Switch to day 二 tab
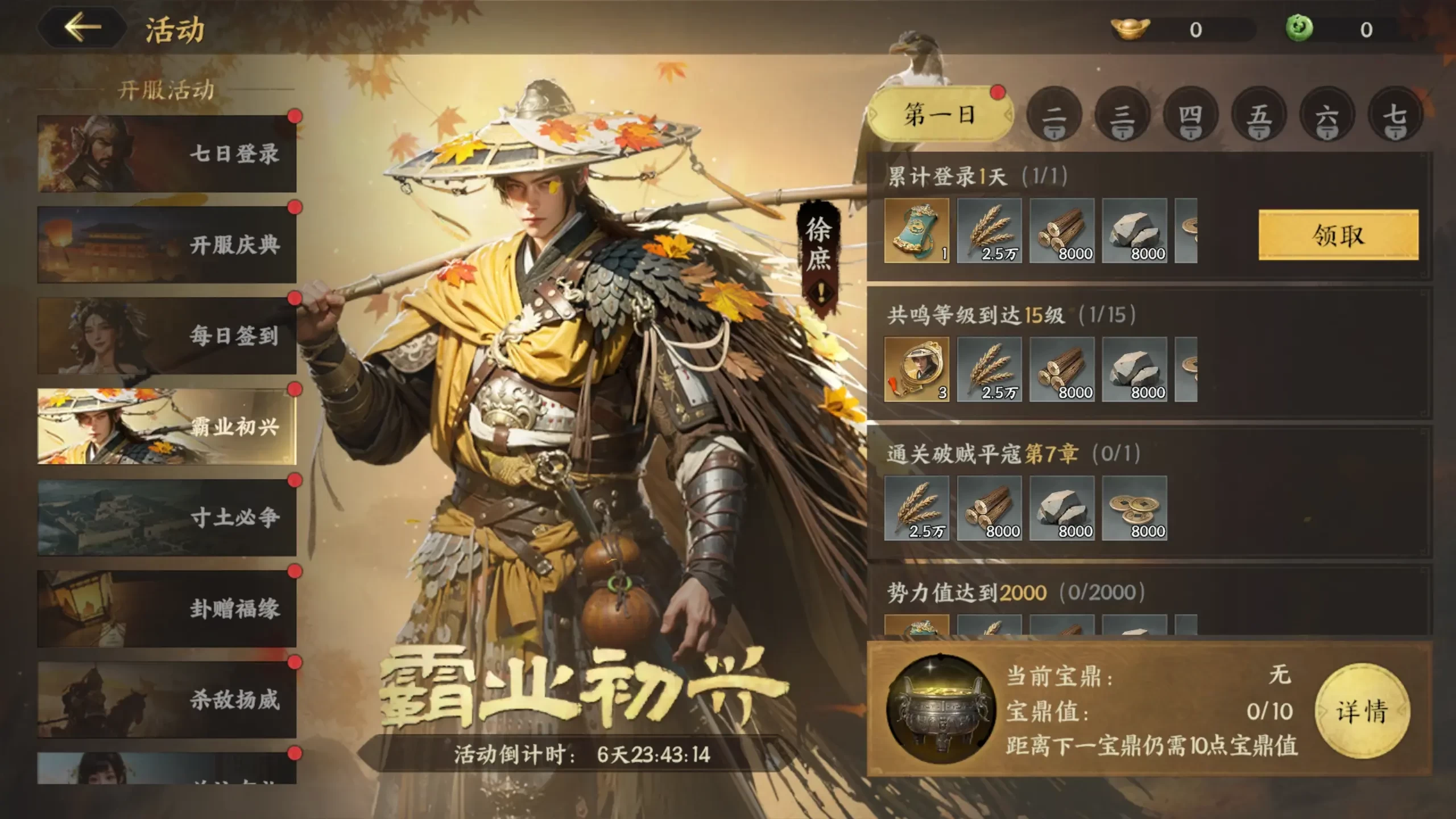This screenshot has height=819, width=1456. 1055,117
